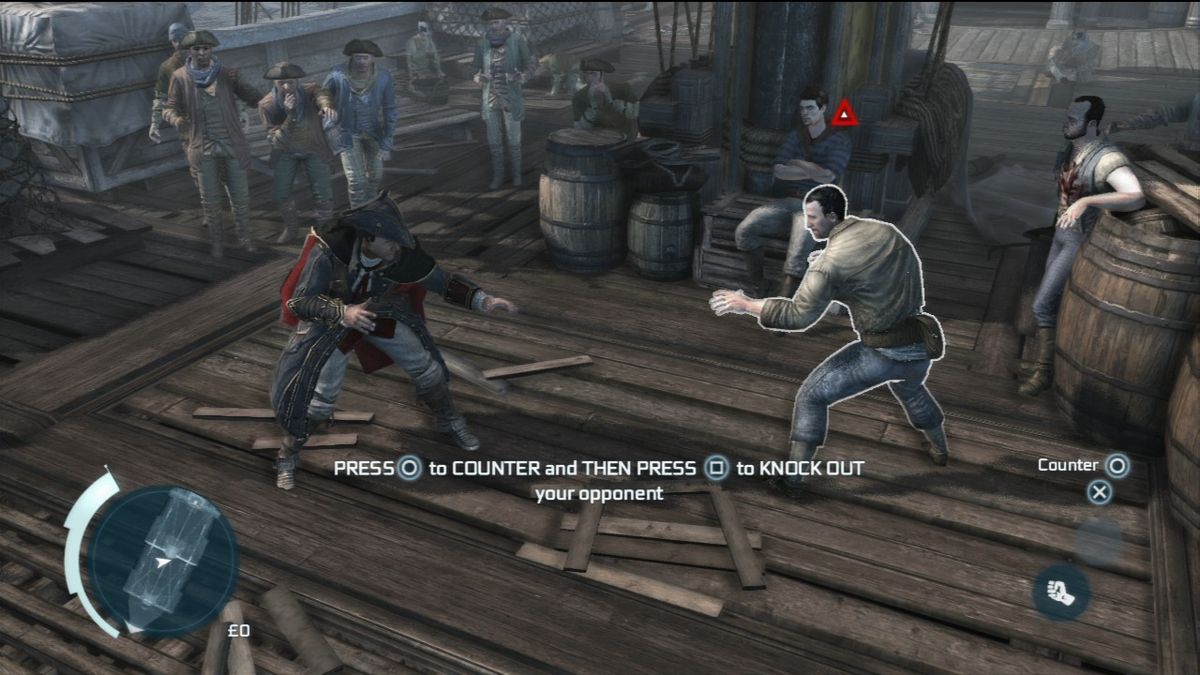This screenshot has height=675, width=1200.
Task: Select the fist weapon icon
Action: (x=1061, y=592)
